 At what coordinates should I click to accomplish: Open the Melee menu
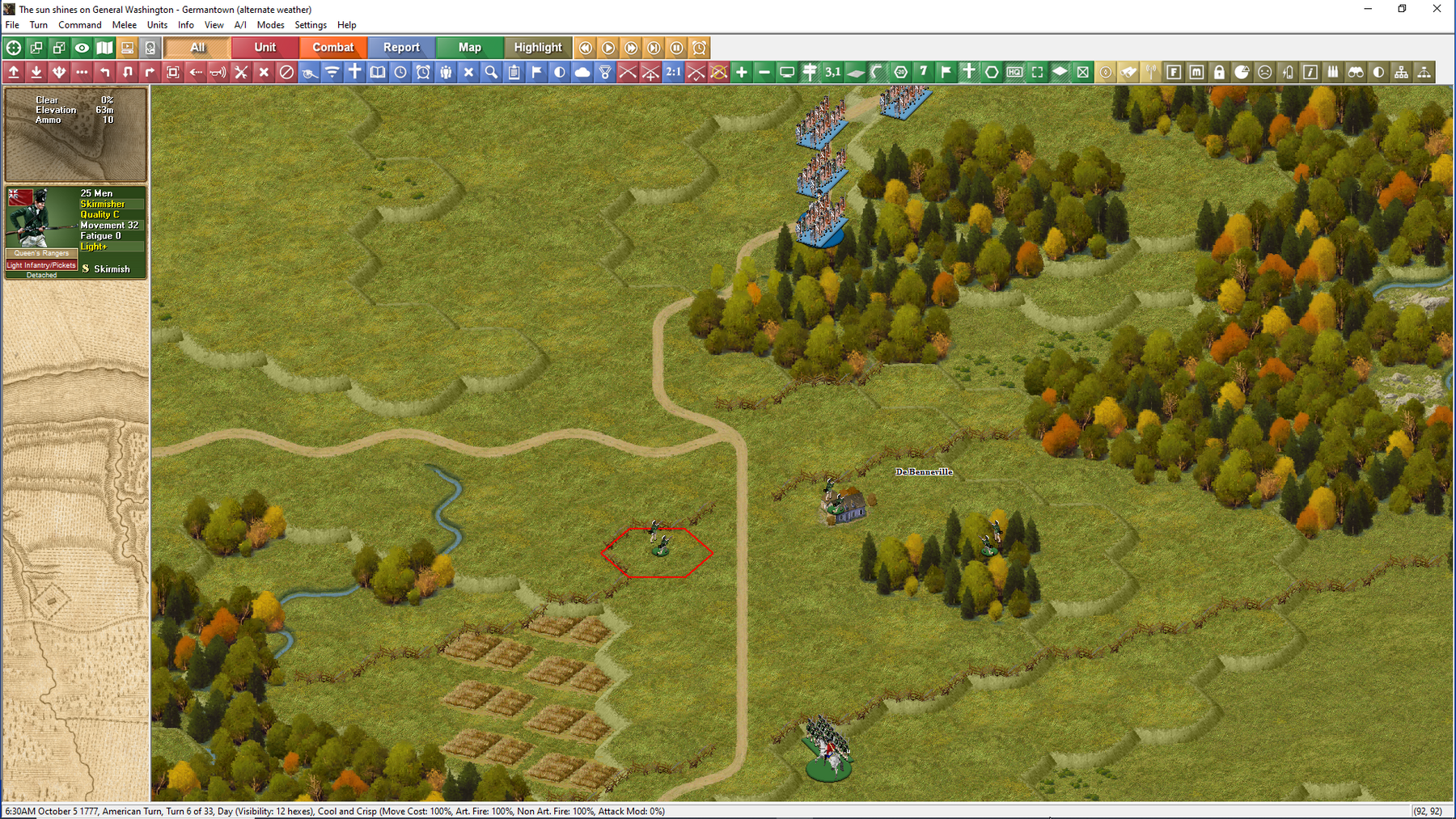[x=124, y=25]
